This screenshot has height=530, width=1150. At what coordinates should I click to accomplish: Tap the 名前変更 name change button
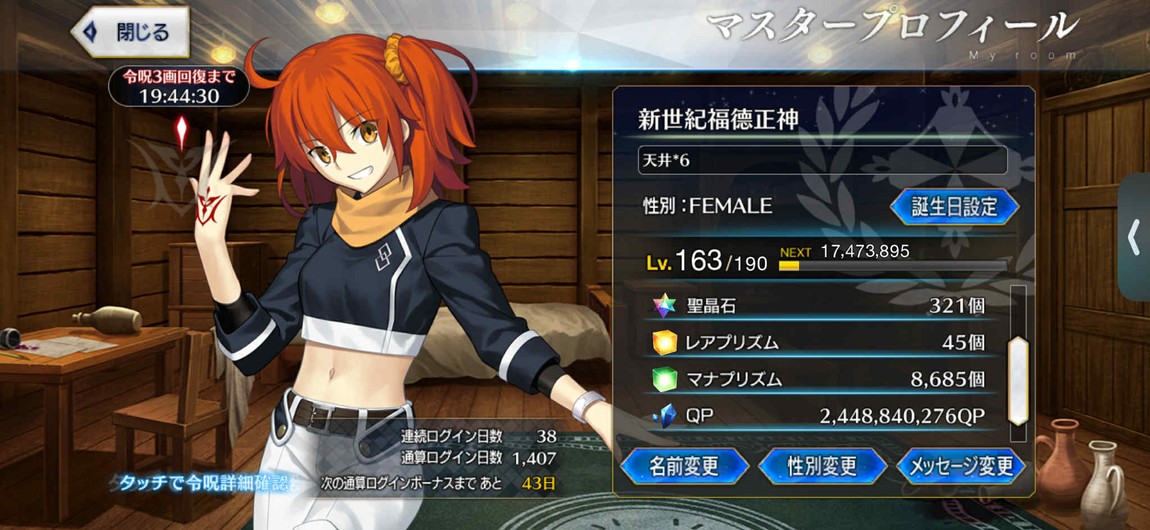(x=685, y=465)
